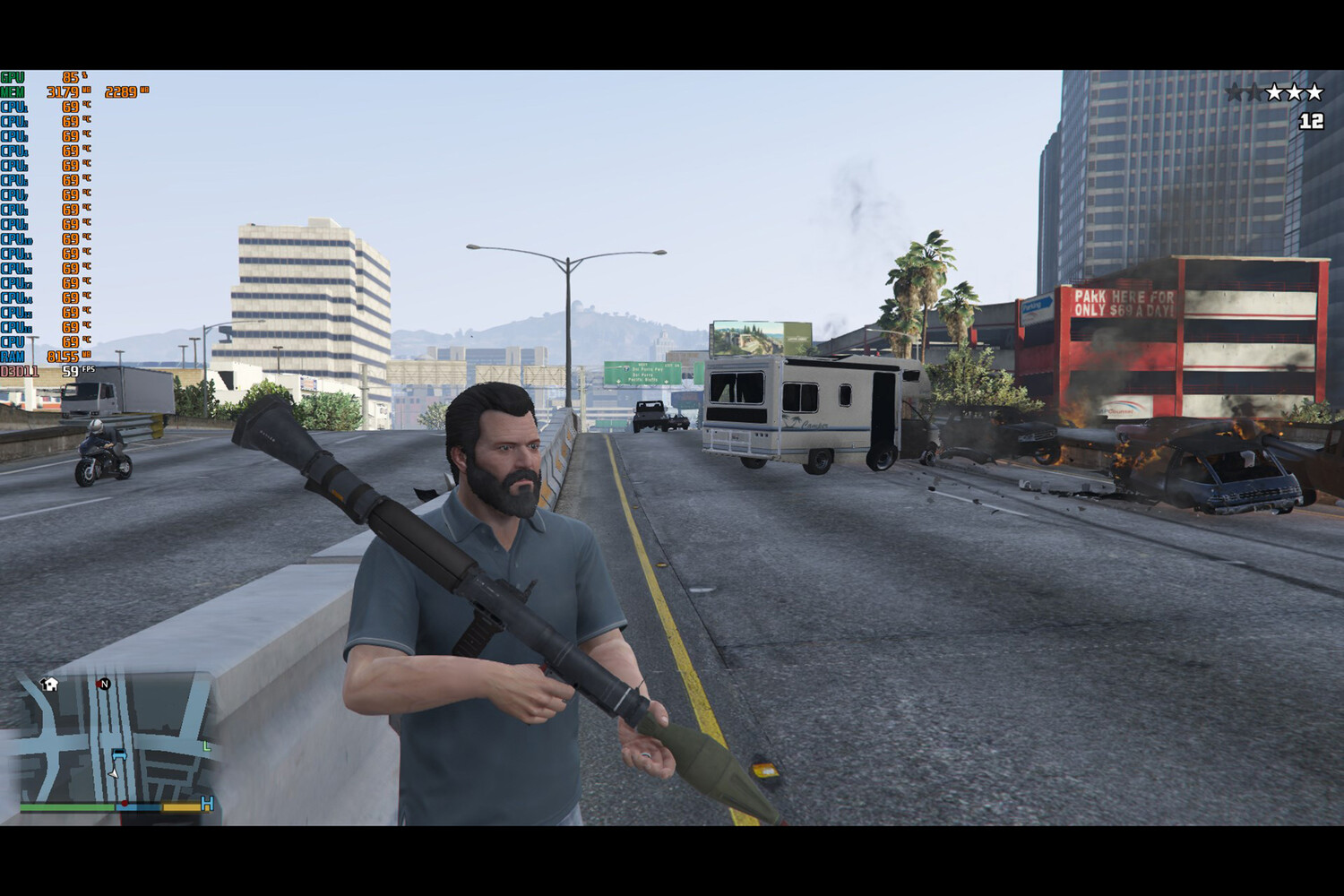Select the blue H blip on minimap
1344x896 pixels.
pos(208,804)
